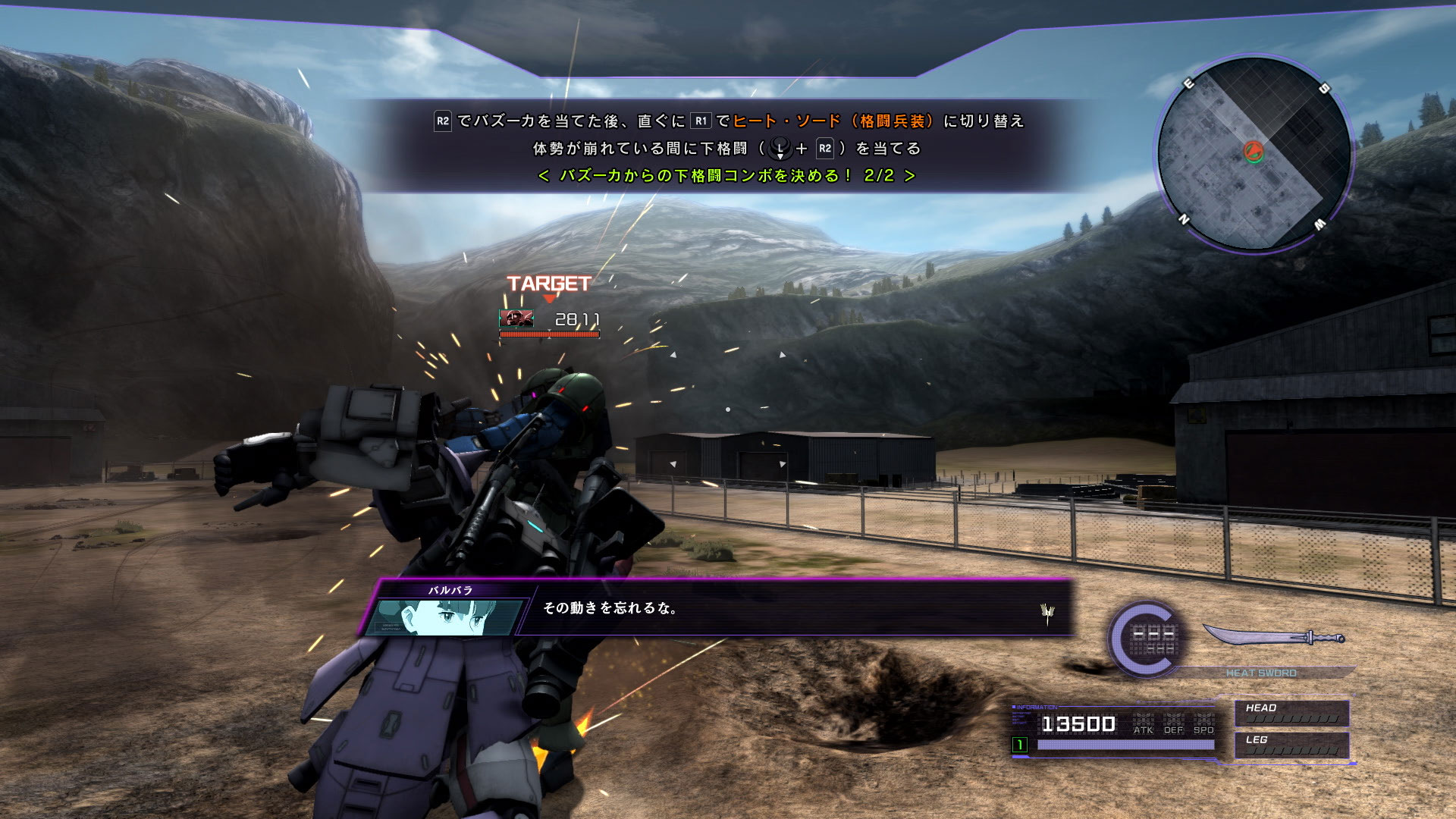This screenshot has height=819, width=1456.
Task: Click the HEAD part status panel
Action: pyautogui.click(x=1291, y=714)
